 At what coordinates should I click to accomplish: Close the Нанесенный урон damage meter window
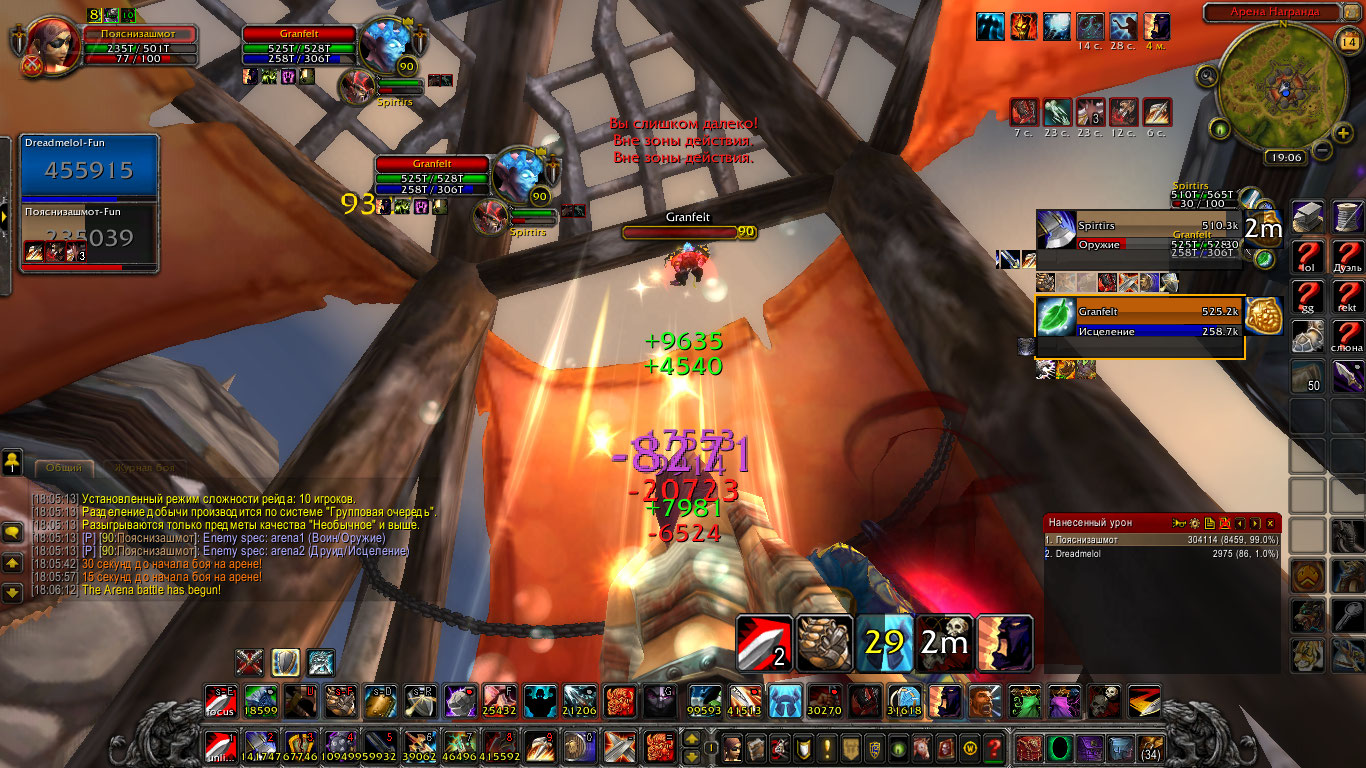(x=1270, y=523)
